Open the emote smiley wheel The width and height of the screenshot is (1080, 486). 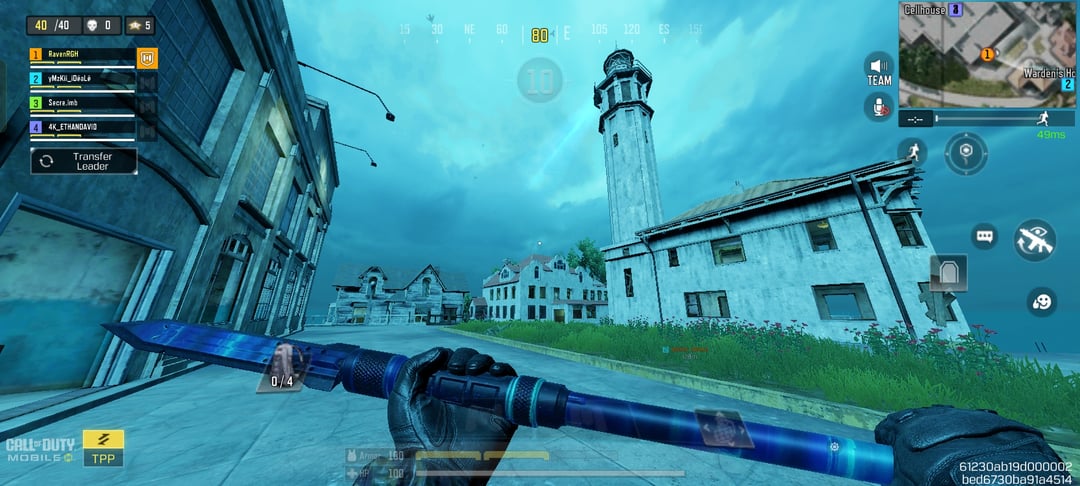(1042, 301)
